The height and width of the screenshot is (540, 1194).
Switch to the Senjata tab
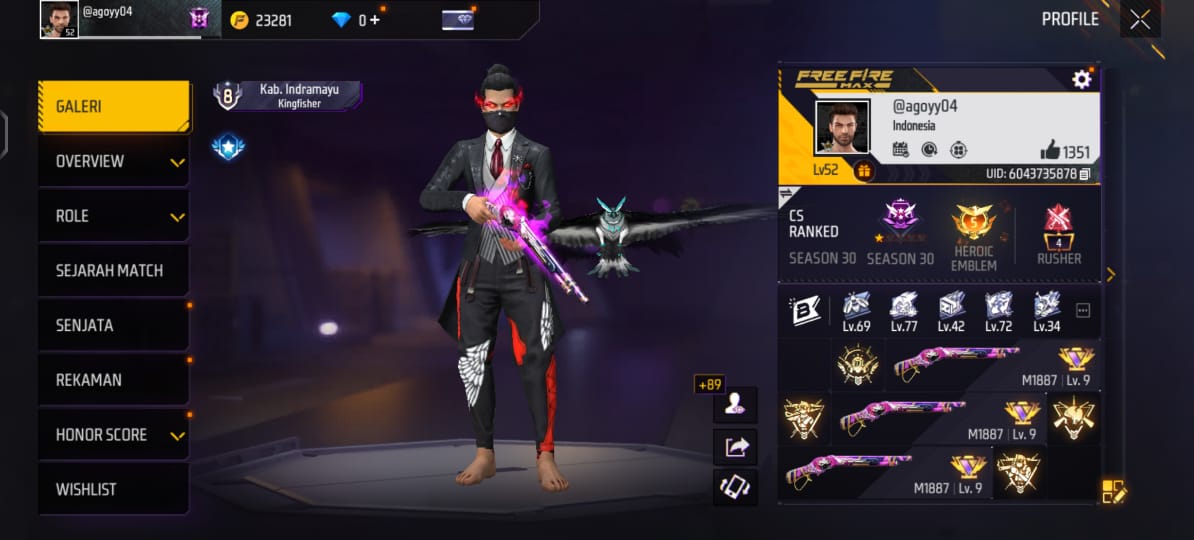(114, 325)
